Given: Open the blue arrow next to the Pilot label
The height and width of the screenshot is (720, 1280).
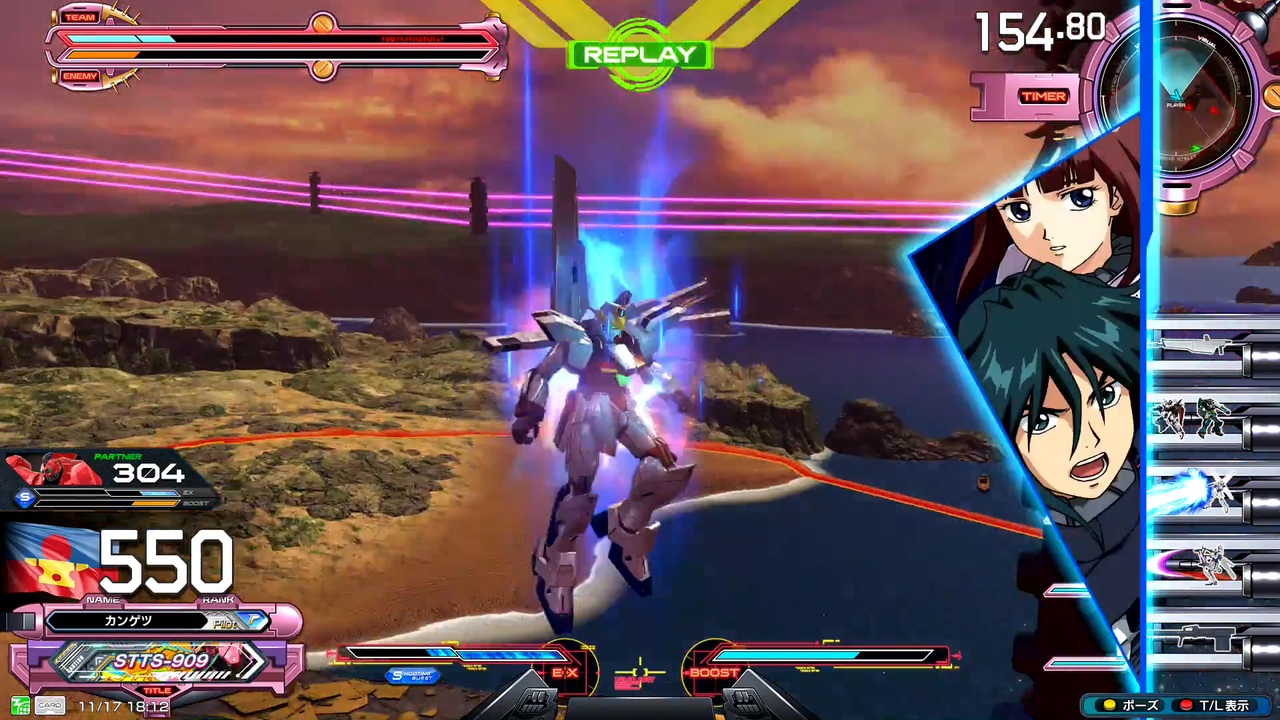Looking at the screenshot, I should tap(253, 621).
